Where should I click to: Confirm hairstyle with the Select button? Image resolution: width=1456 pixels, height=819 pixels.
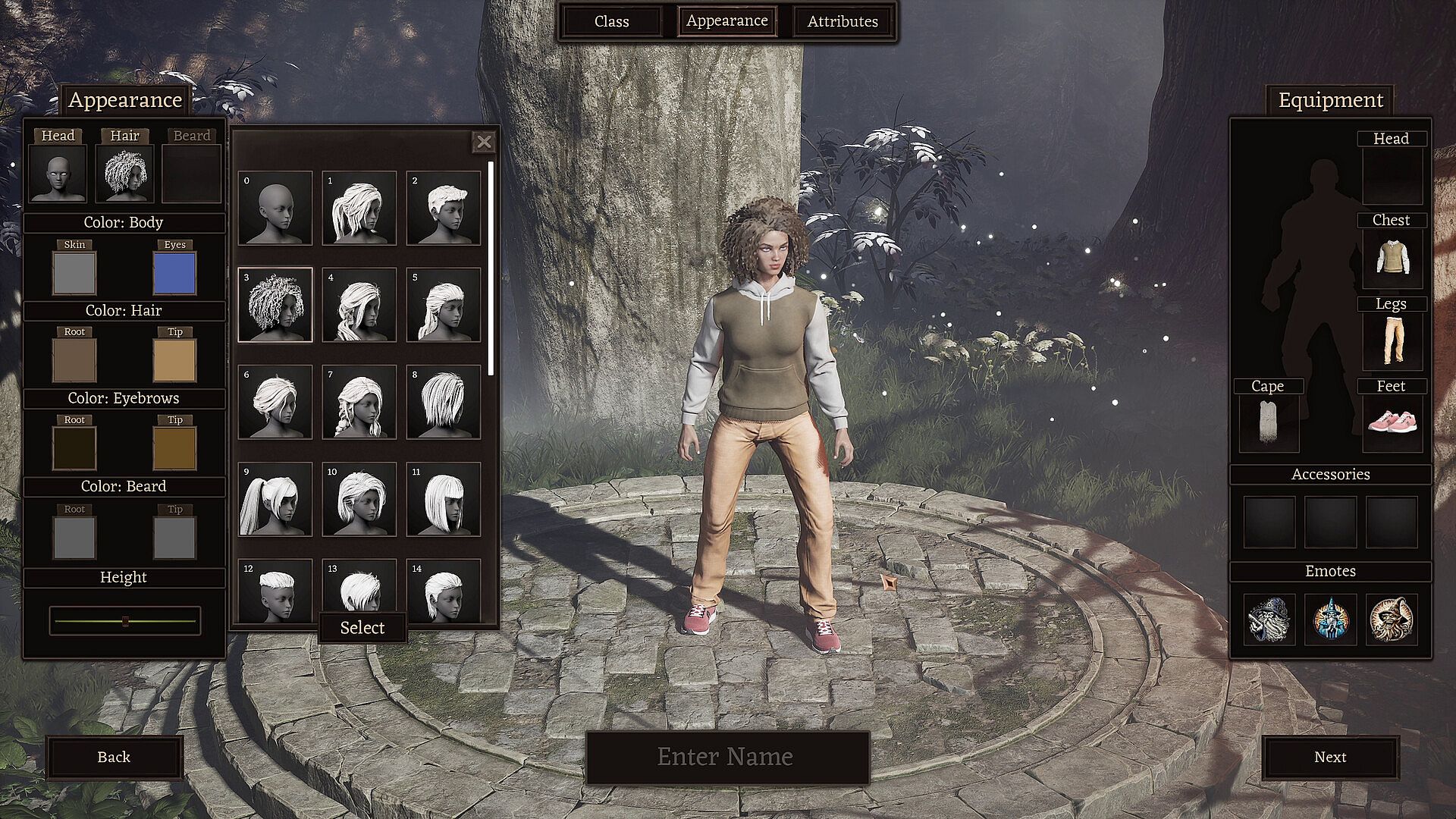click(x=362, y=627)
